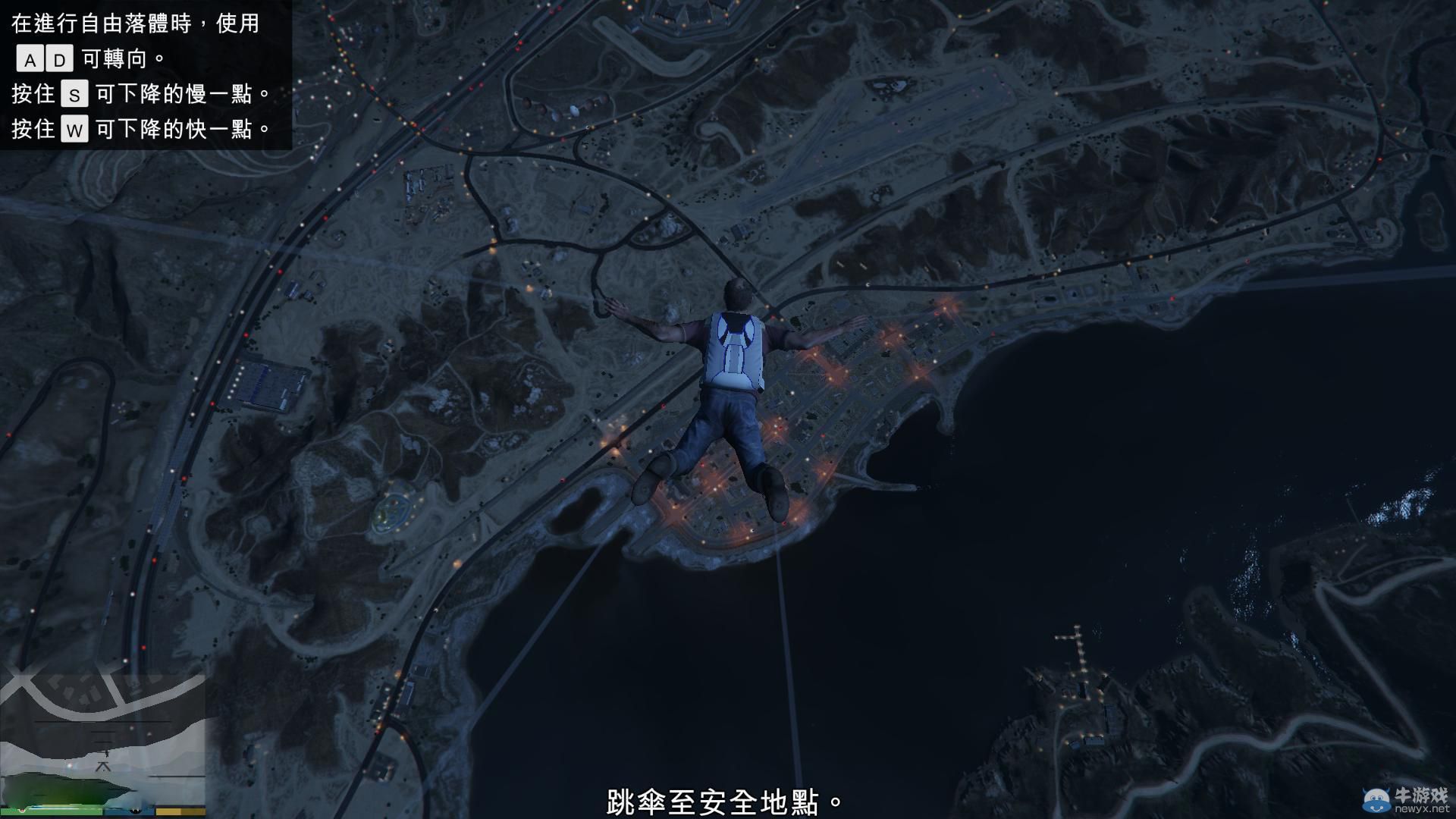The width and height of the screenshot is (1456, 819).
Task: Click the 在進行自由落體時 tutorial line
Action: click(133, 24)
